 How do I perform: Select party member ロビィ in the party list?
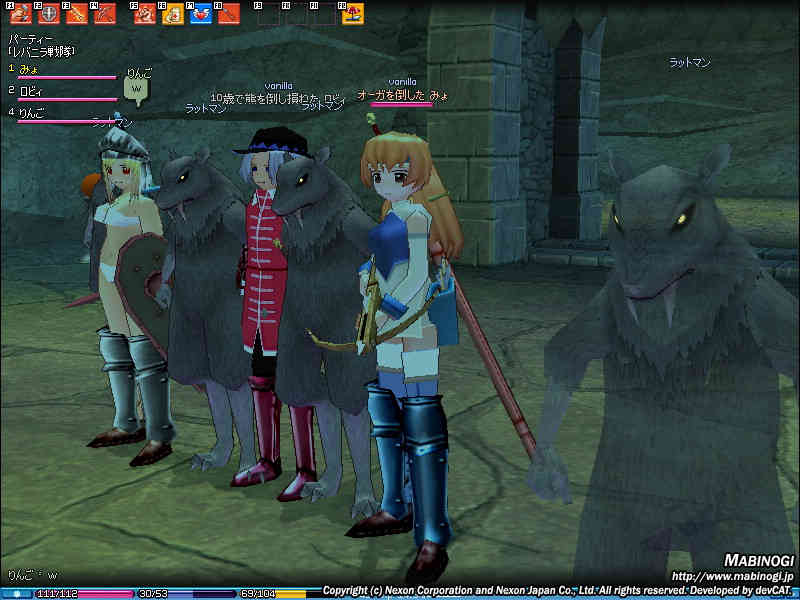click(x=30, y=90)
